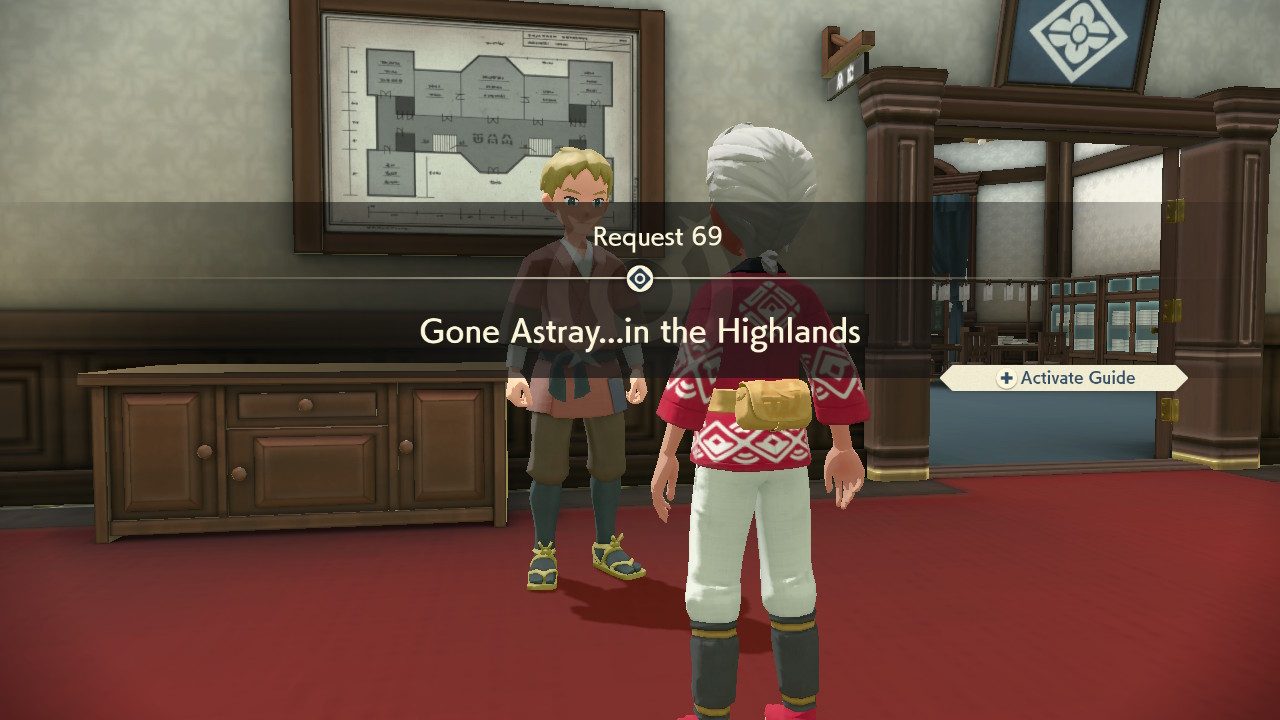Select the plus icon on Activate Guide
1280x720 pixels.
pos(1009,378)
